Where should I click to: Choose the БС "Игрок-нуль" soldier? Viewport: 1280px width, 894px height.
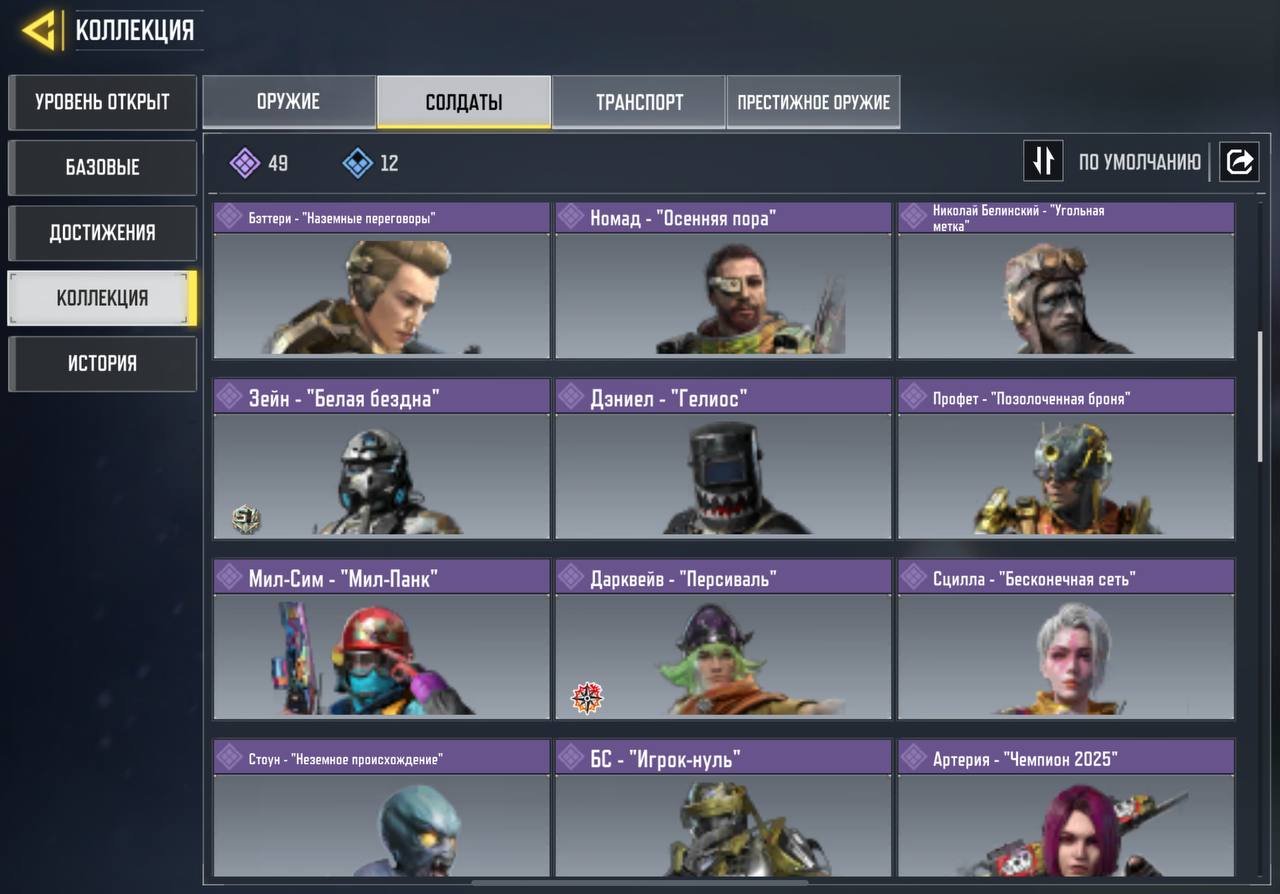723,810
